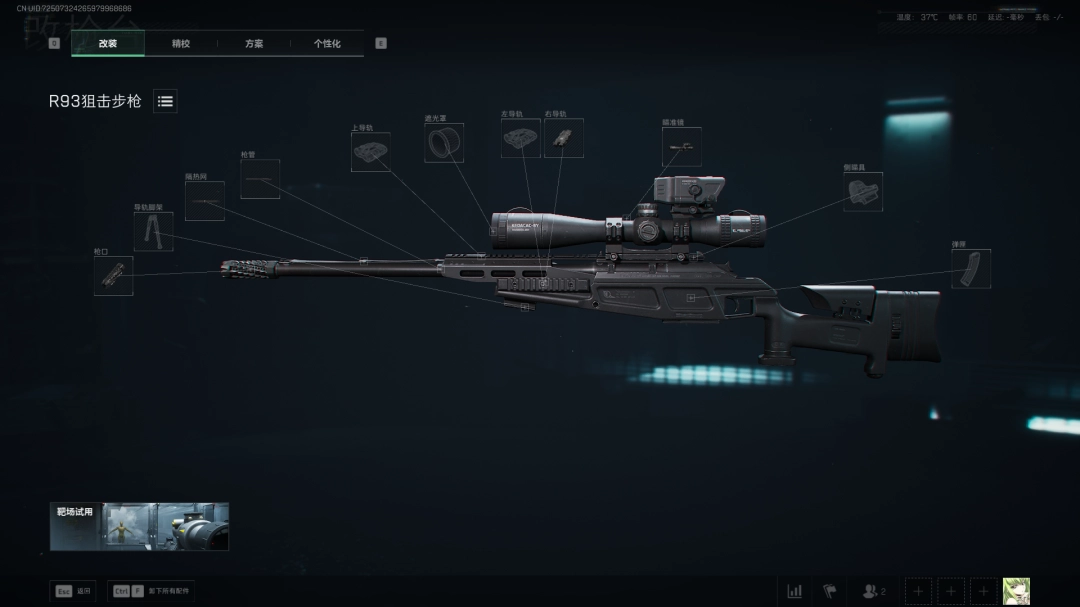
Task: Select the 枪管 barrel slot
Action: [x=260, y=180]
